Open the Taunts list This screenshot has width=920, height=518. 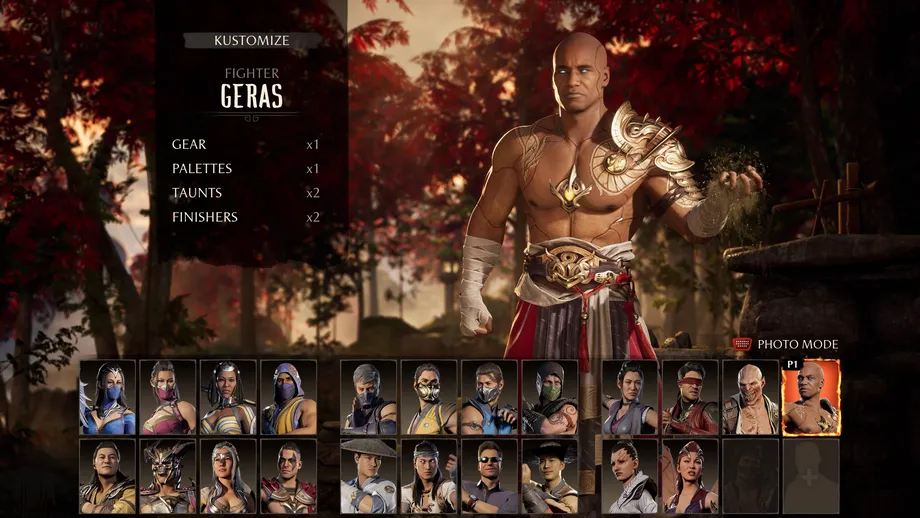coord(197,193)
